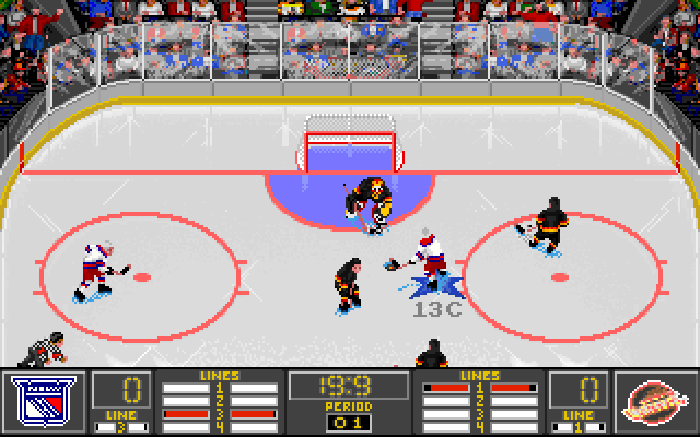Click the Canucks team logo
Image resolution: width=700 pixels, height=437 pixels.
[x=654, y=402]
